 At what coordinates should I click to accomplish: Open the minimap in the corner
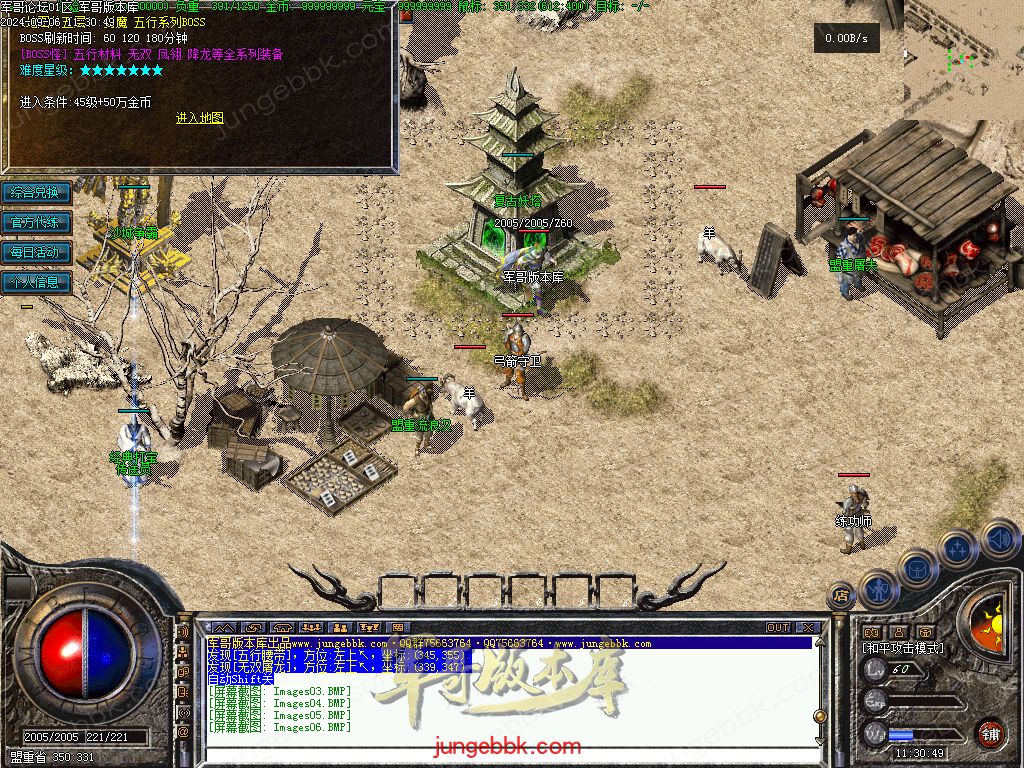963,60
